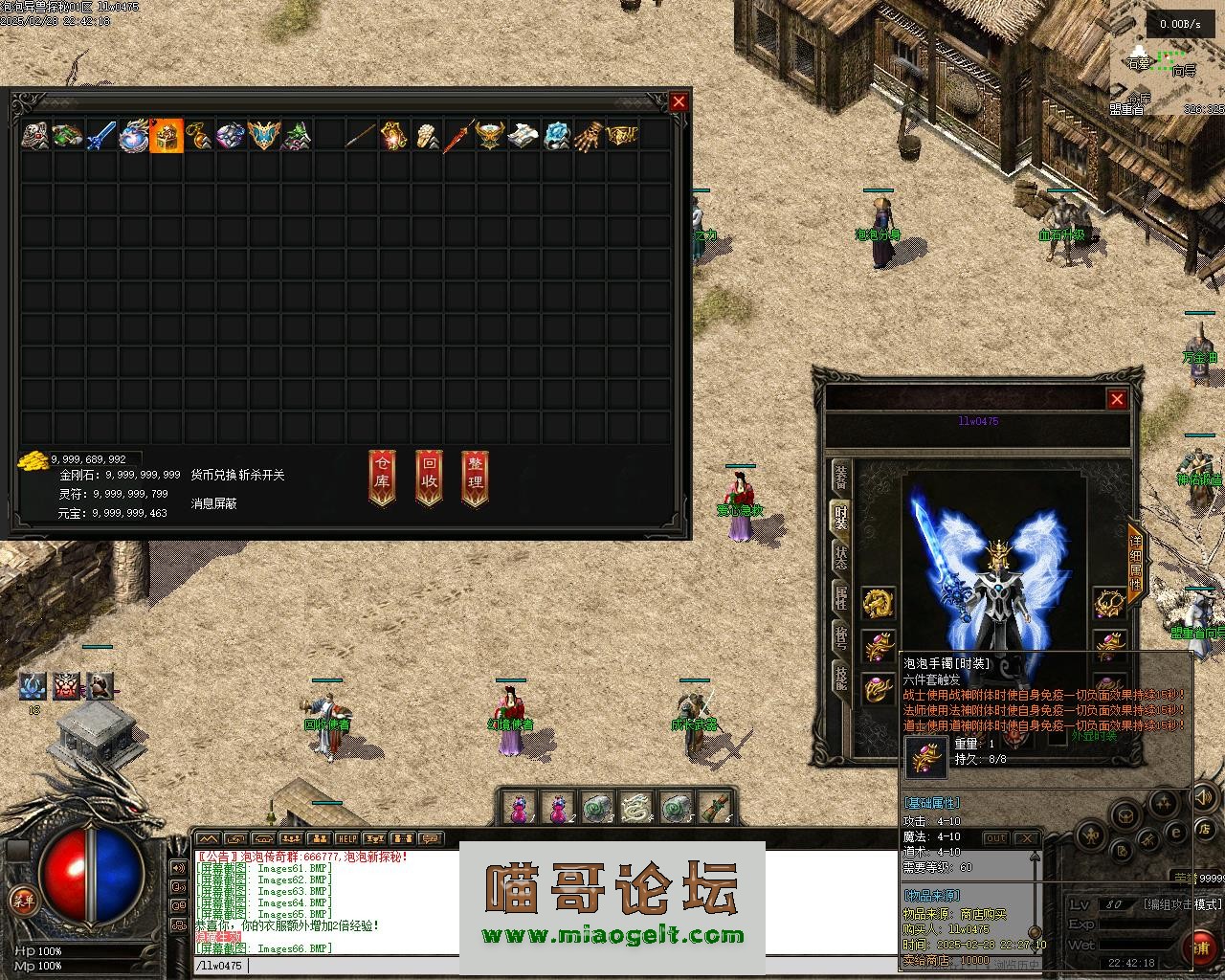Viewport: 1225px width, 980px height.
Task: Switch to the 装备 equipment tab
Action: (840, 475)
